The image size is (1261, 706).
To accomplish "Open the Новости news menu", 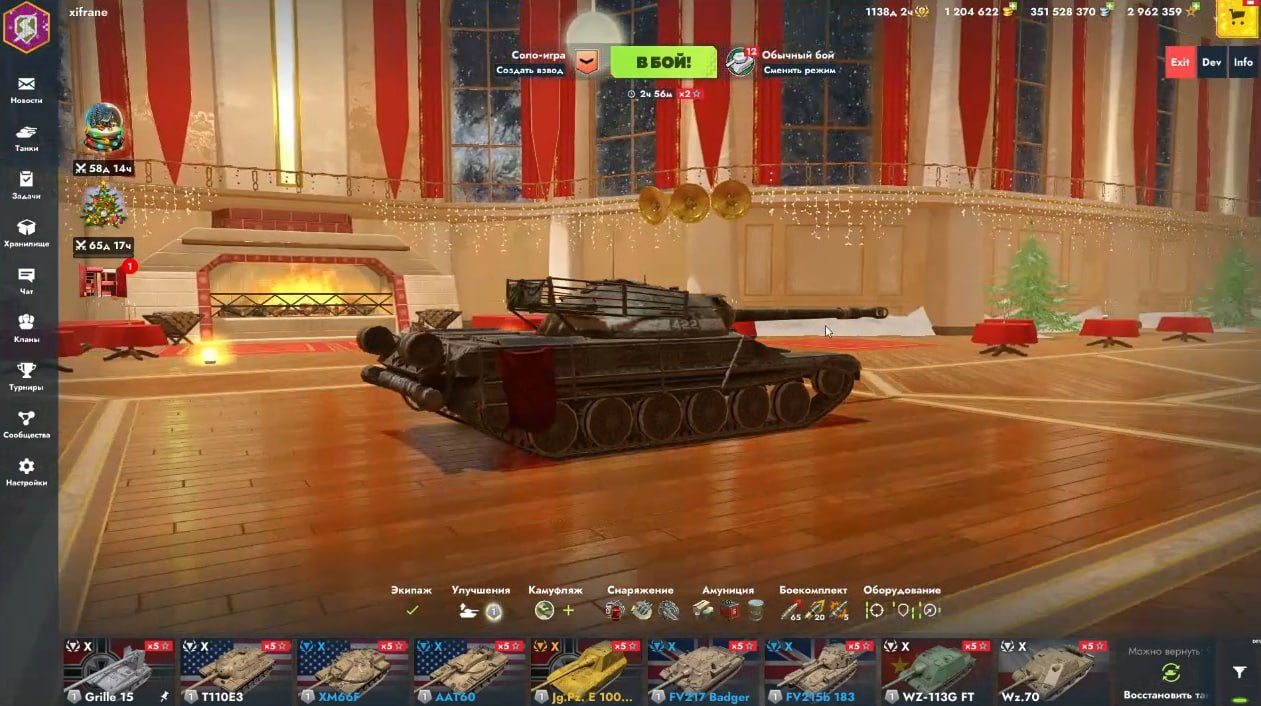I will (26, 90).
